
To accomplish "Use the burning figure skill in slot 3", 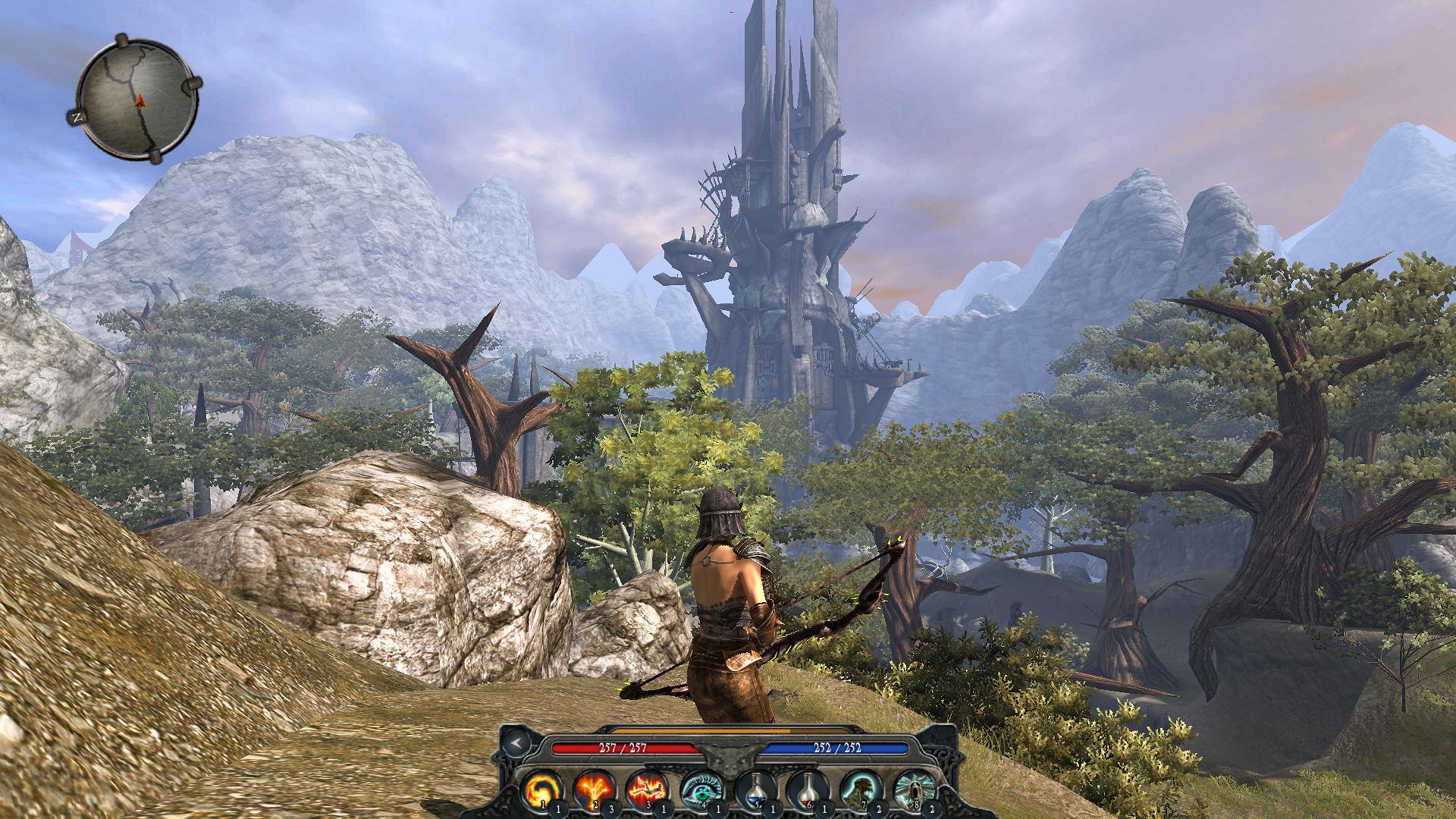I will pyautogui.click(x=645, y=788).
